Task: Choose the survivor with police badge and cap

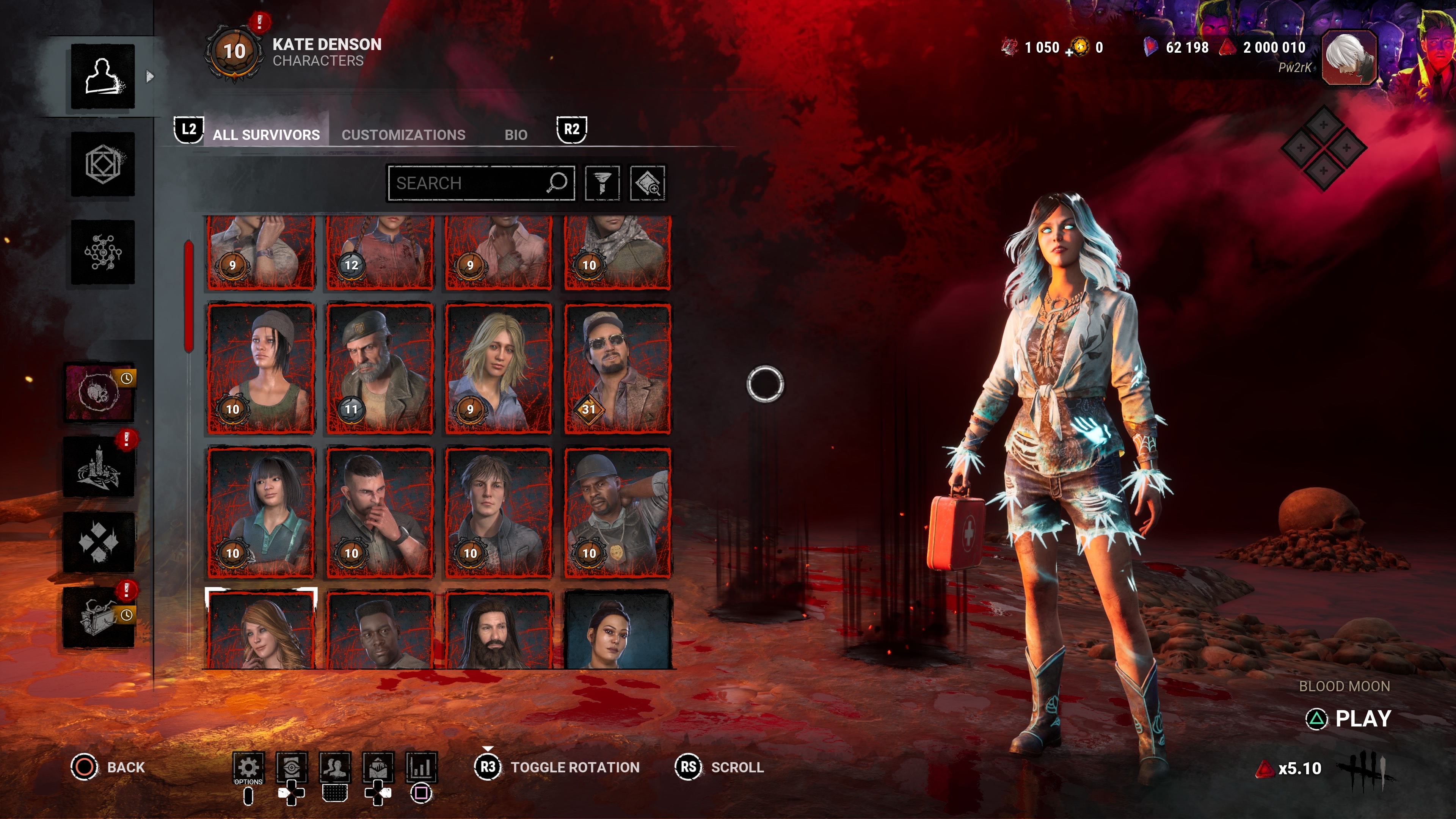Action: (617, 513)
